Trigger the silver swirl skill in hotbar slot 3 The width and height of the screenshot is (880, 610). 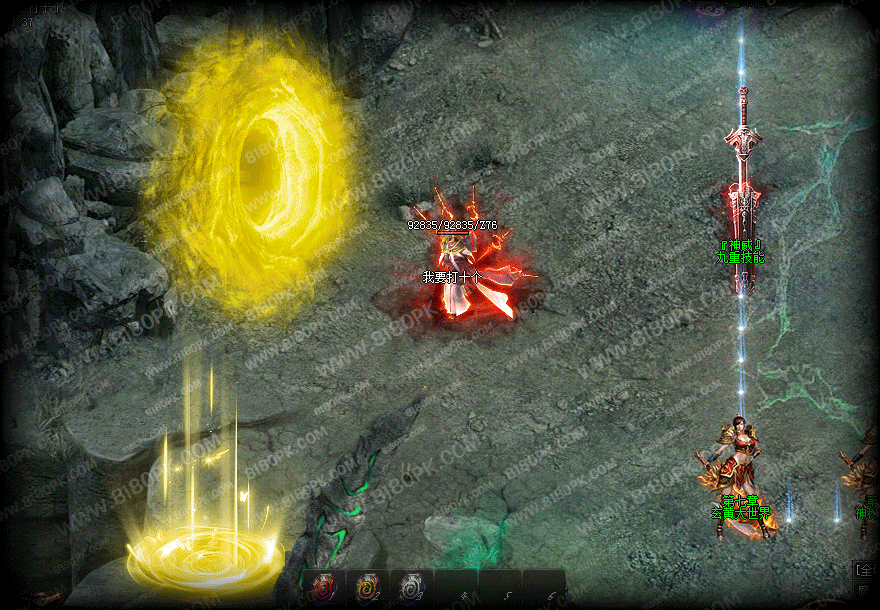coord(411,588)
